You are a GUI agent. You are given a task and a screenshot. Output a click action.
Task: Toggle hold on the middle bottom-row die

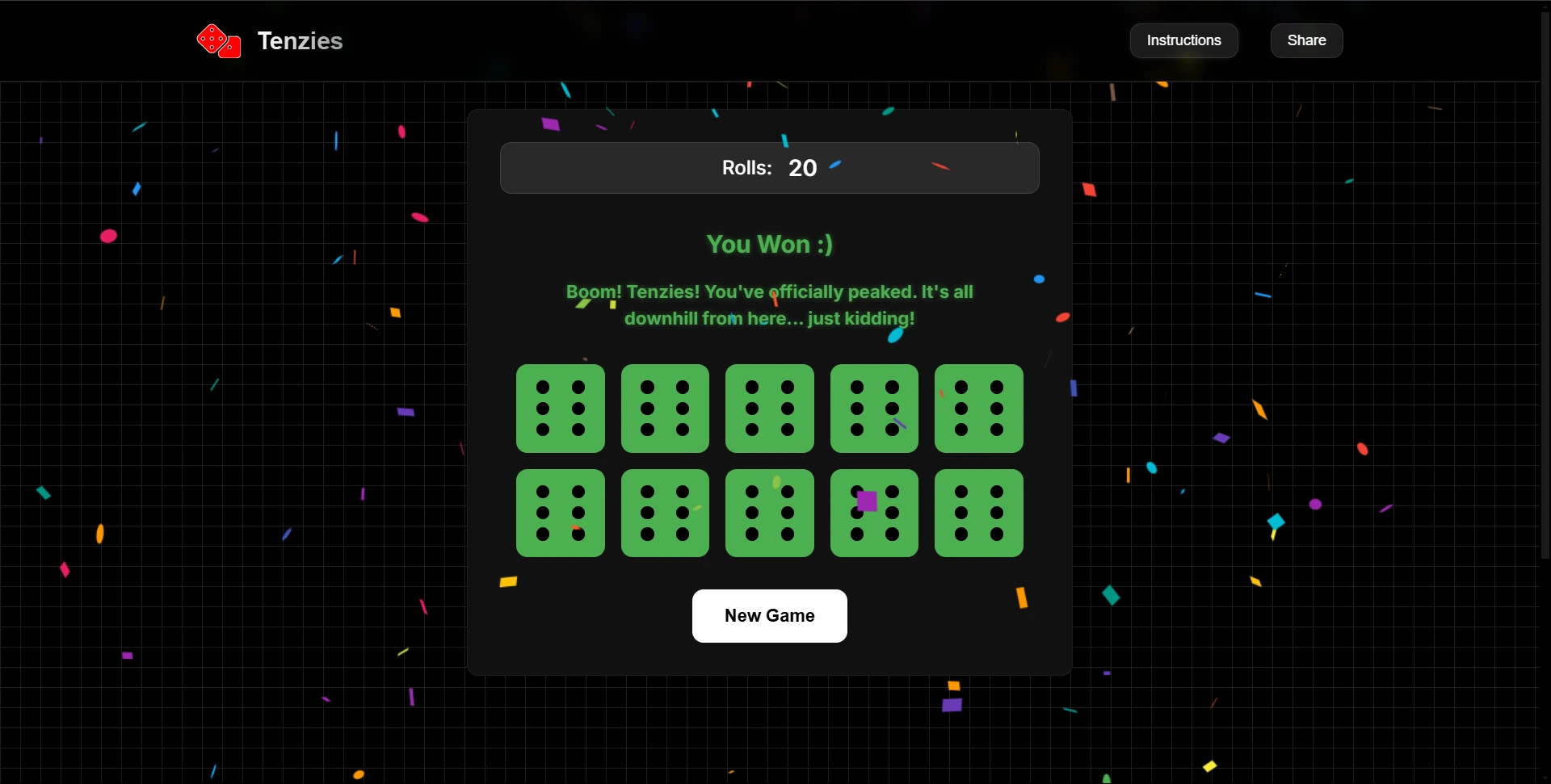[768, 514]
